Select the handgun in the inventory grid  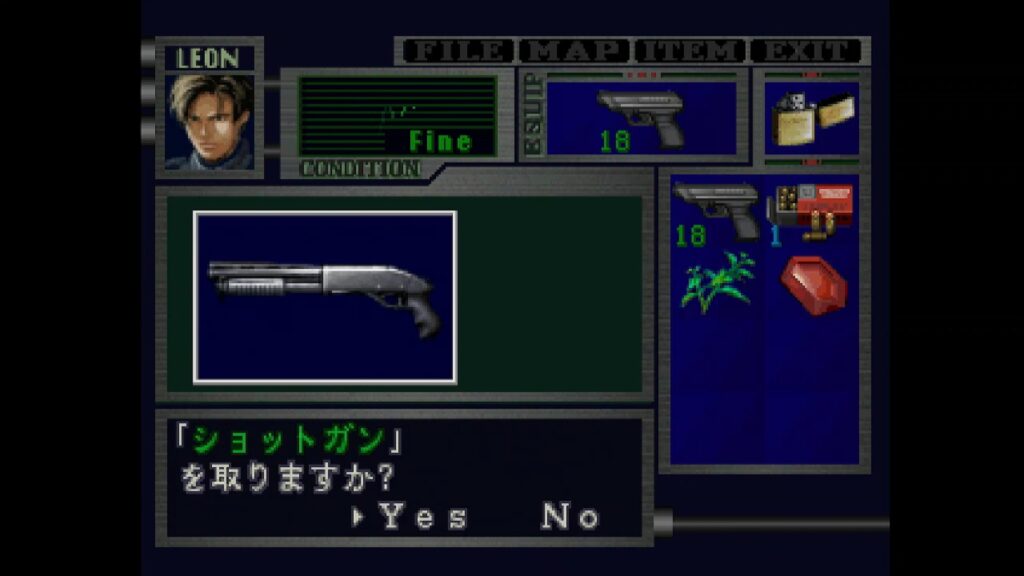coord(716,211)
